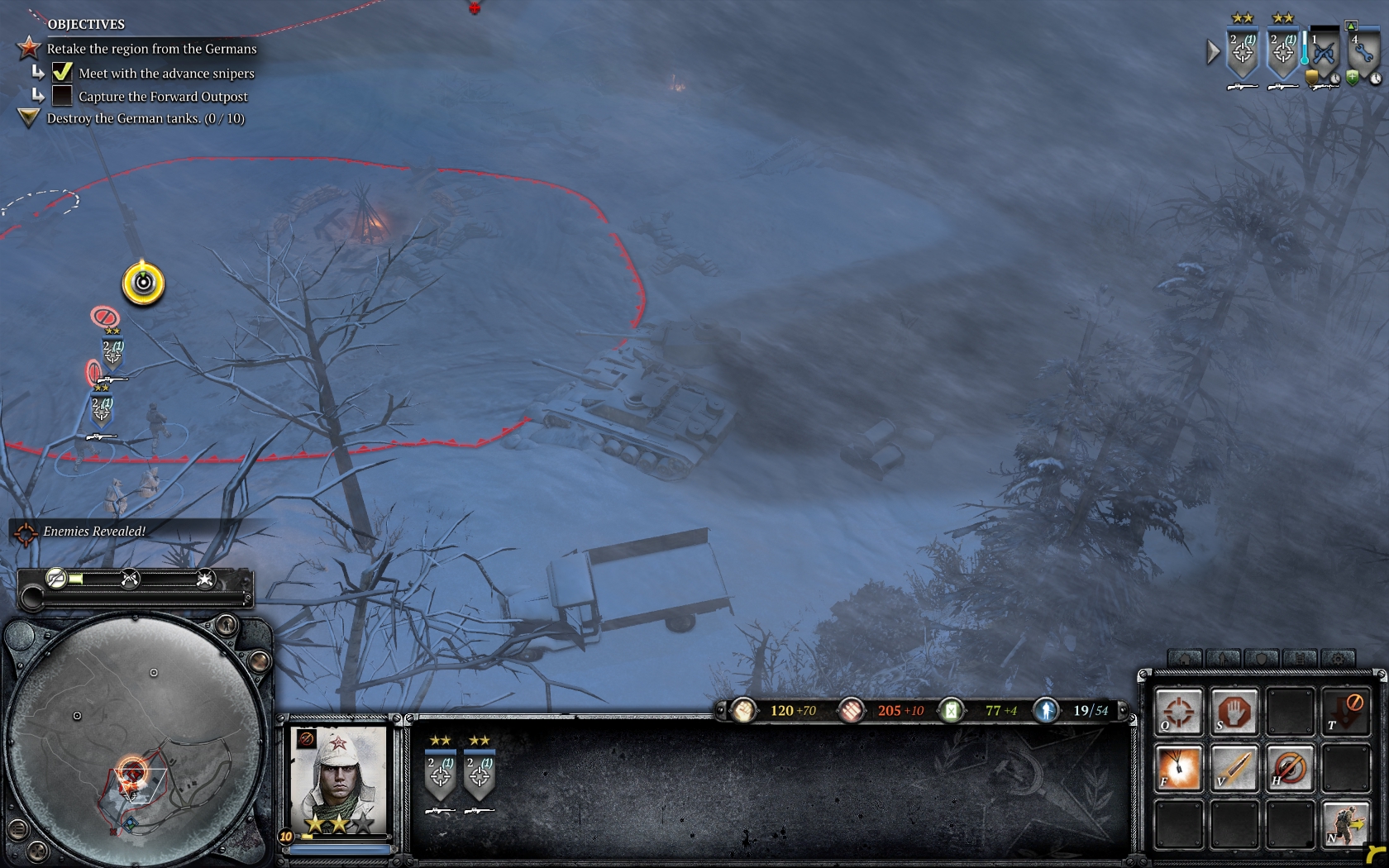
Task: Fire the flare ability
Action: pos(1178,768)
